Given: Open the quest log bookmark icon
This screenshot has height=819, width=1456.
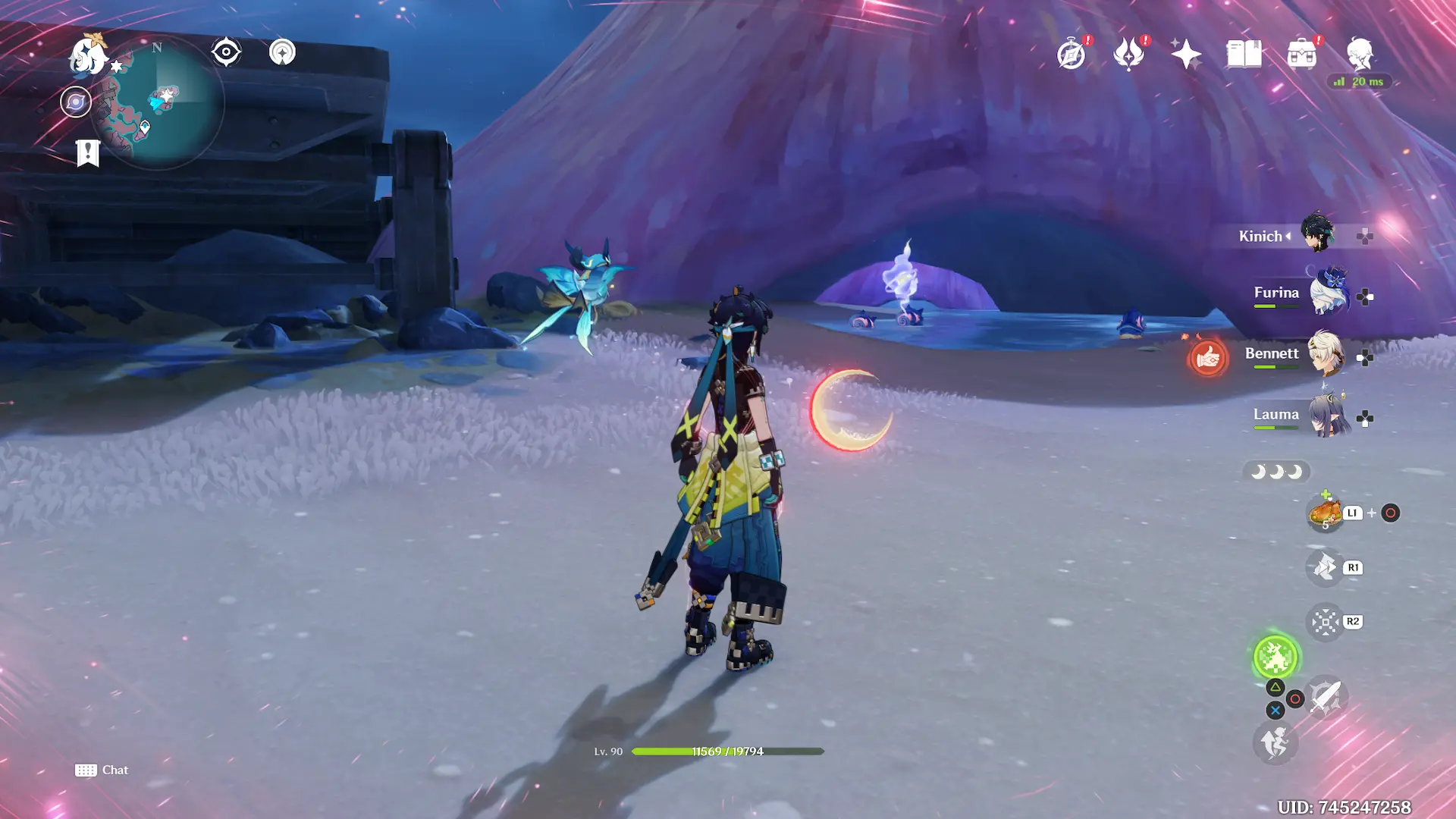Looking at the screenshot, I should 88,152.
